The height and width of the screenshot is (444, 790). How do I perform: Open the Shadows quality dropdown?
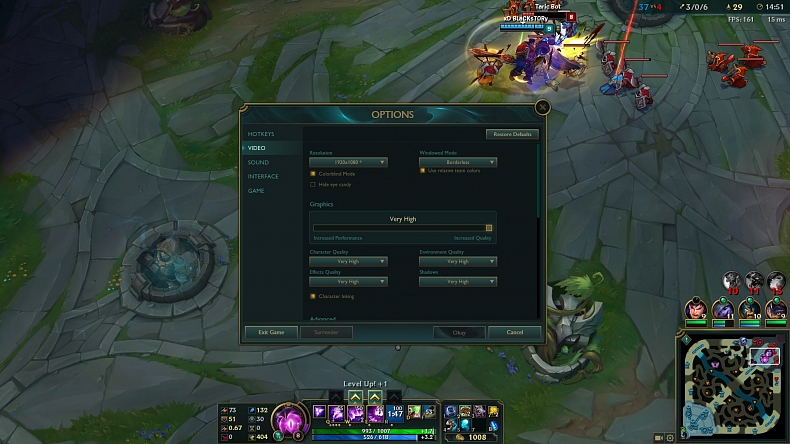[x=458, y=282]
